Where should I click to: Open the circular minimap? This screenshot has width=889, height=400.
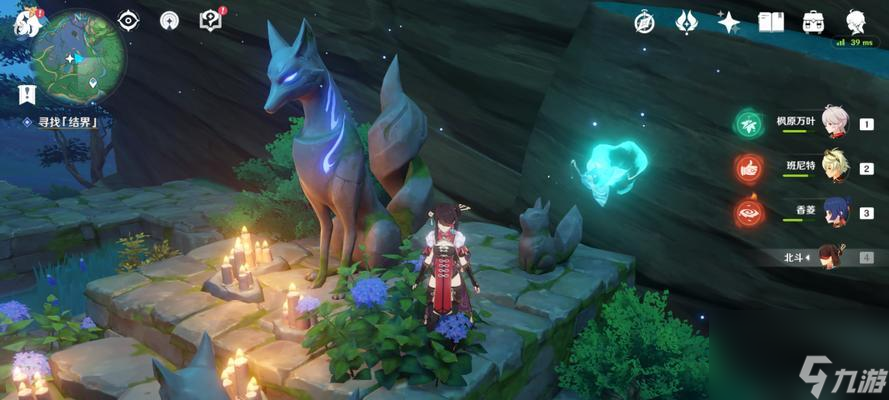[x=78, y=57]
